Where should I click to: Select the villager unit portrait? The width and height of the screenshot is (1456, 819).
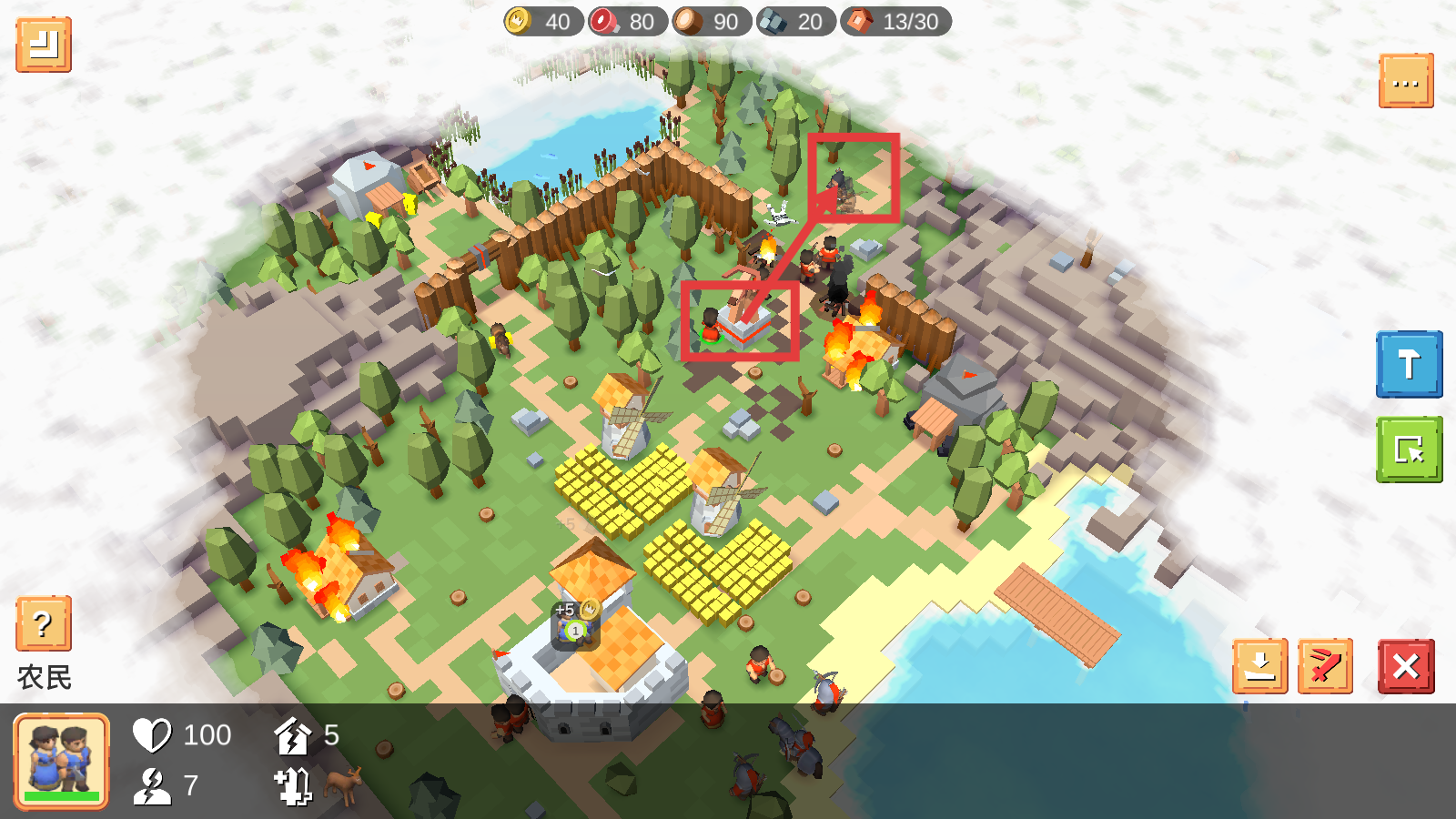pyautogui.click(x=62, y=761)
